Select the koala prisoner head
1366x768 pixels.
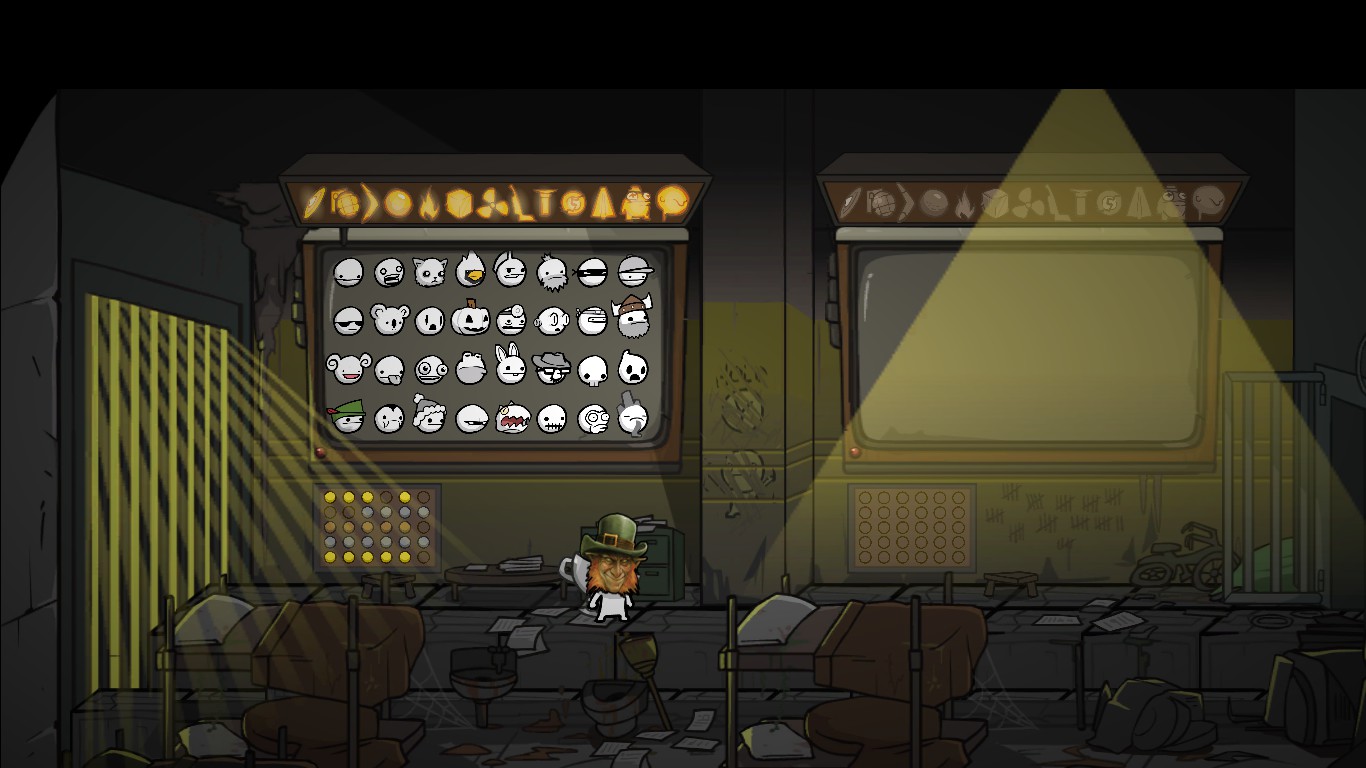pos(389,318)
